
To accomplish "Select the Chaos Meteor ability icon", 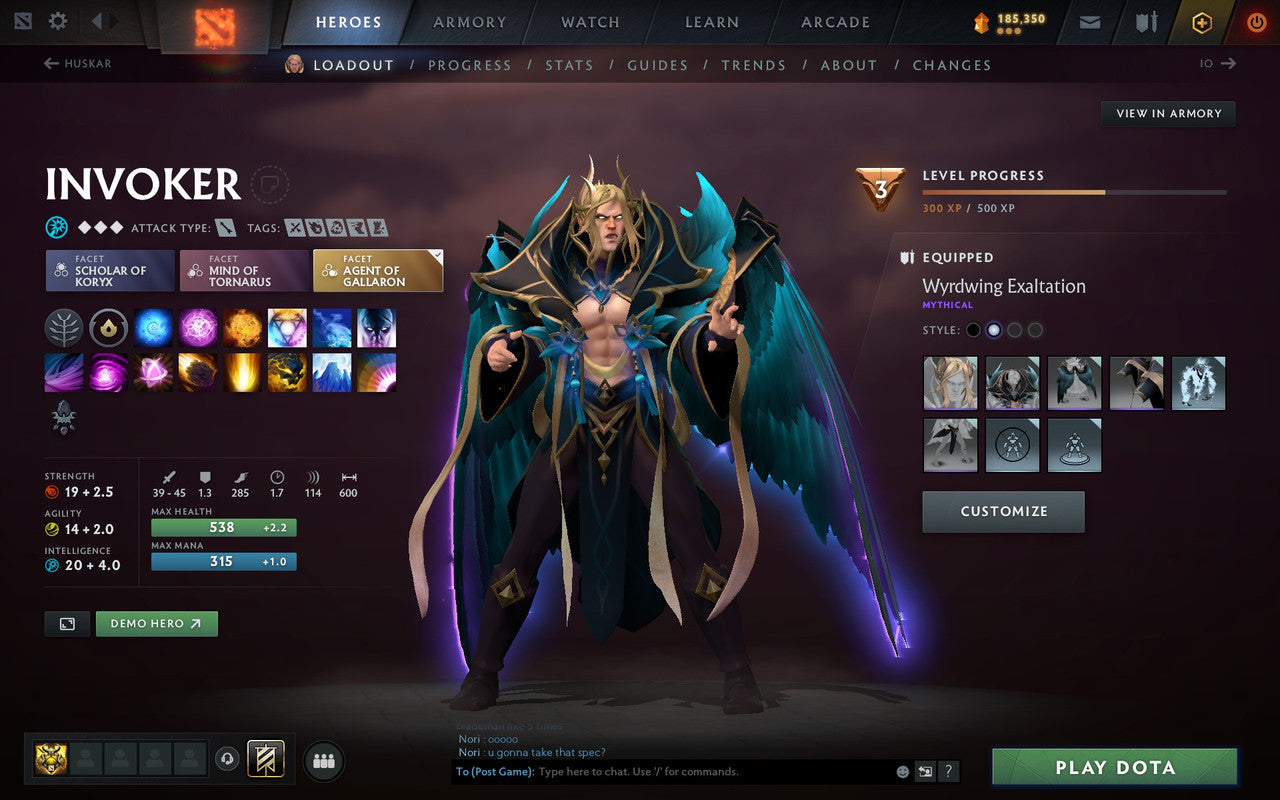I will [197, 373].
